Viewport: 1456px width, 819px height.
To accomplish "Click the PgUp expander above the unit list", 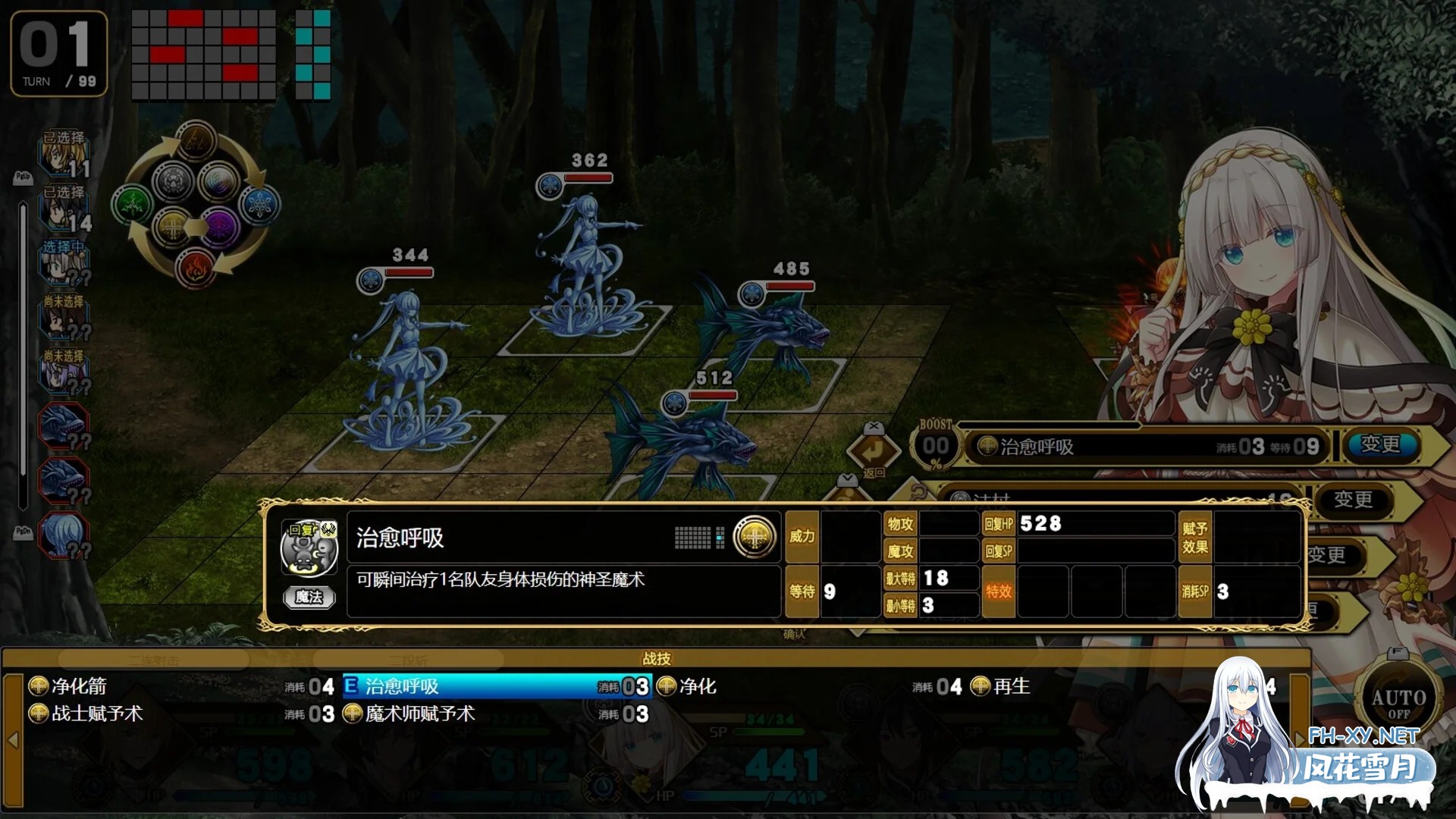I will coord(24,177).
